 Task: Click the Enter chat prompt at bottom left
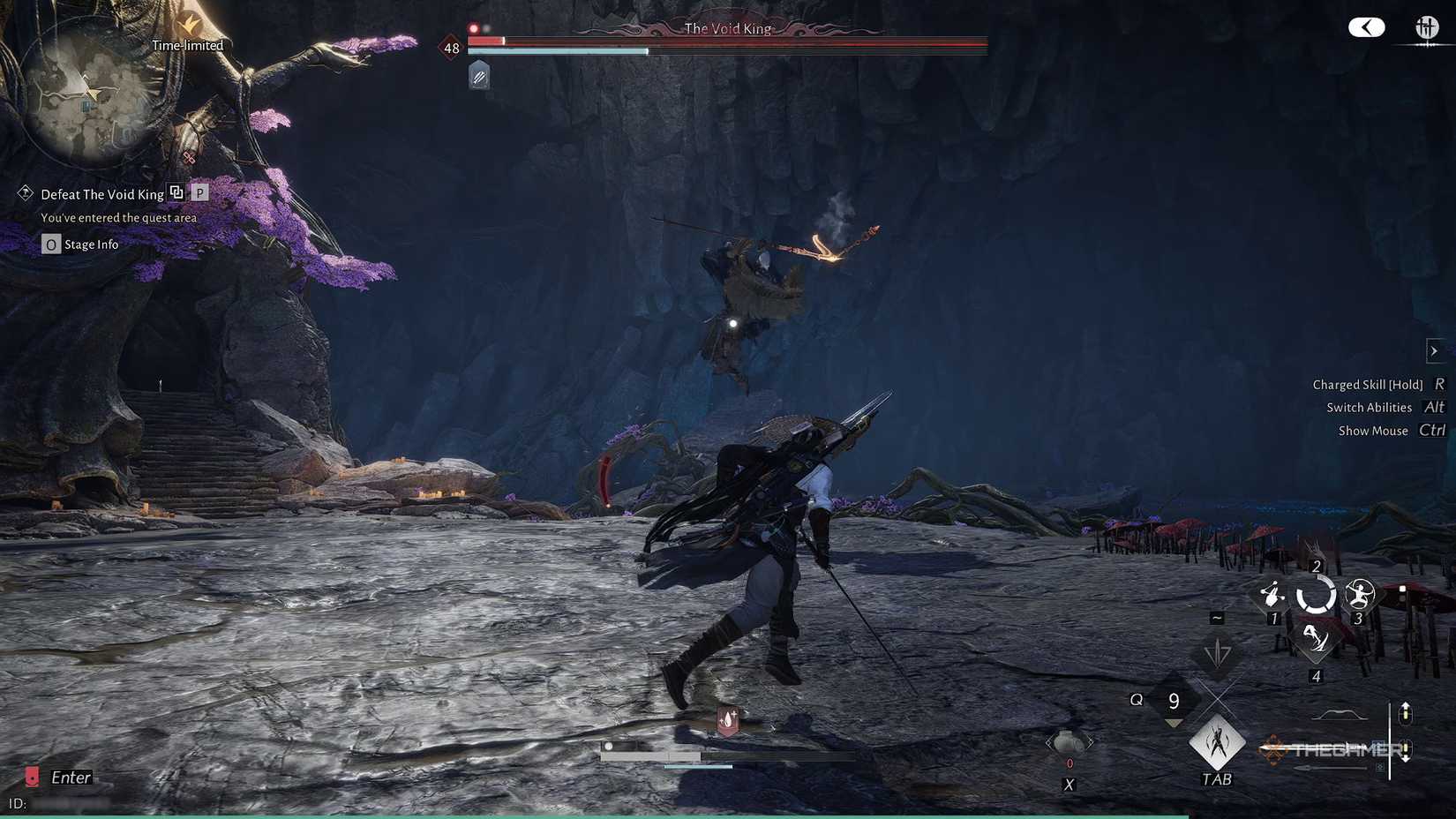(70, 778)
